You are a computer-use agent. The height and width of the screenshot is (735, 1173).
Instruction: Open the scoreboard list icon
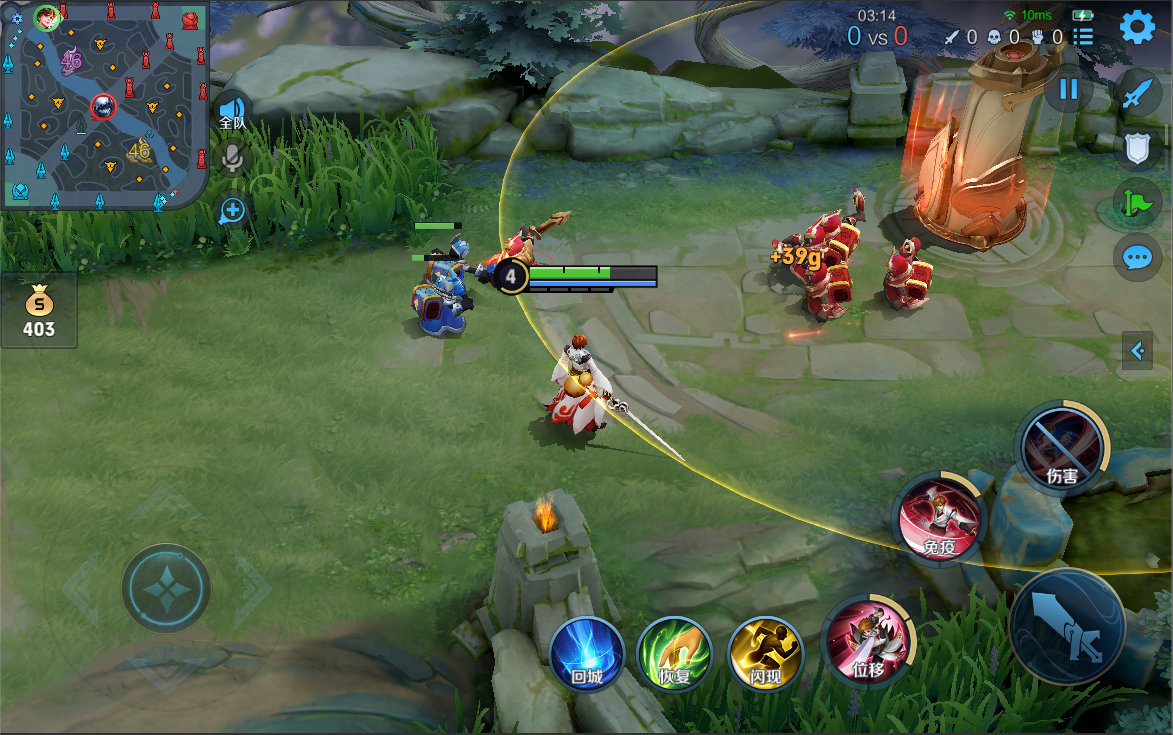coord(1083,37)
